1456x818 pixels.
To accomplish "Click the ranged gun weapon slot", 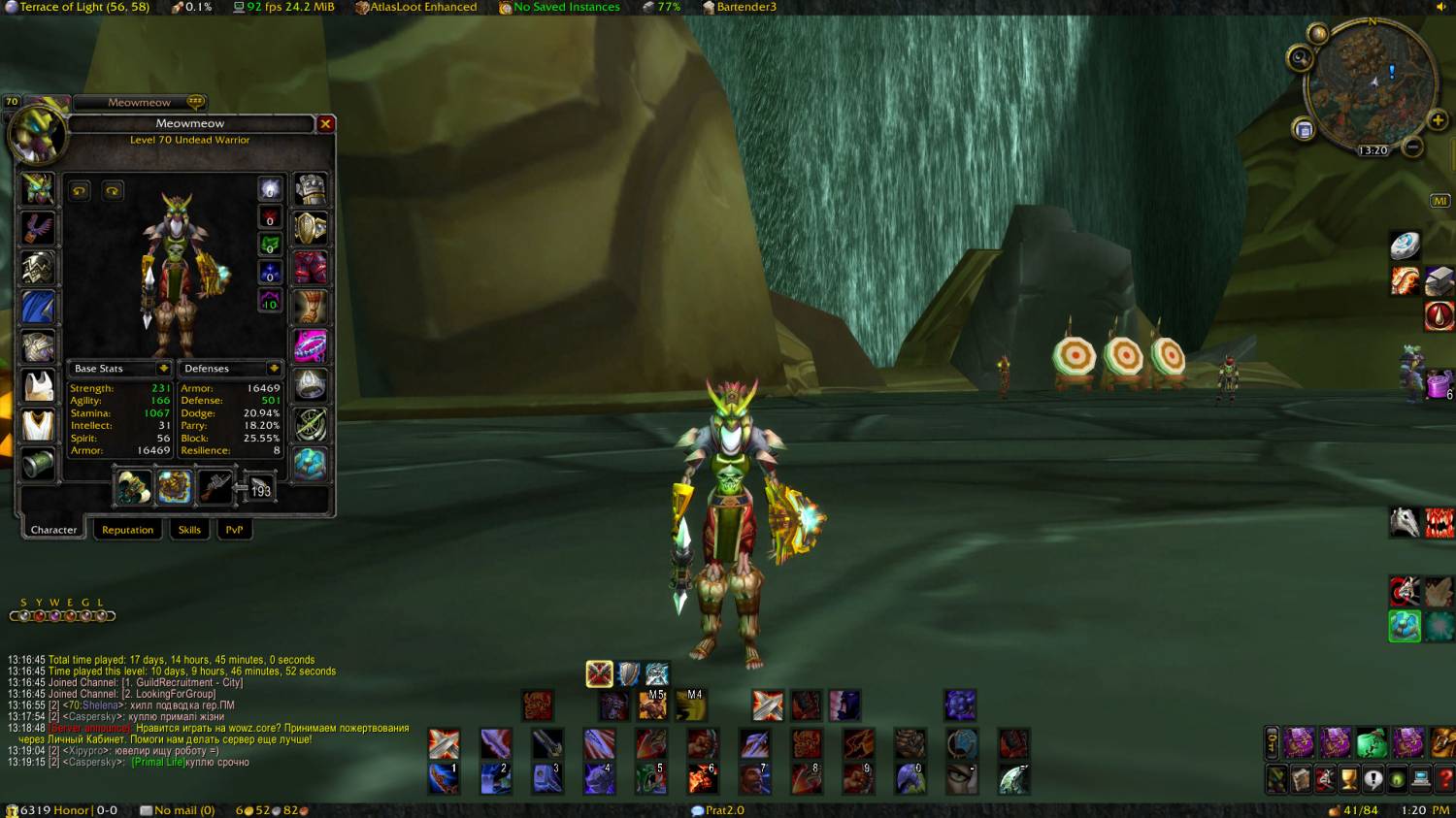I will coord(215,486).
